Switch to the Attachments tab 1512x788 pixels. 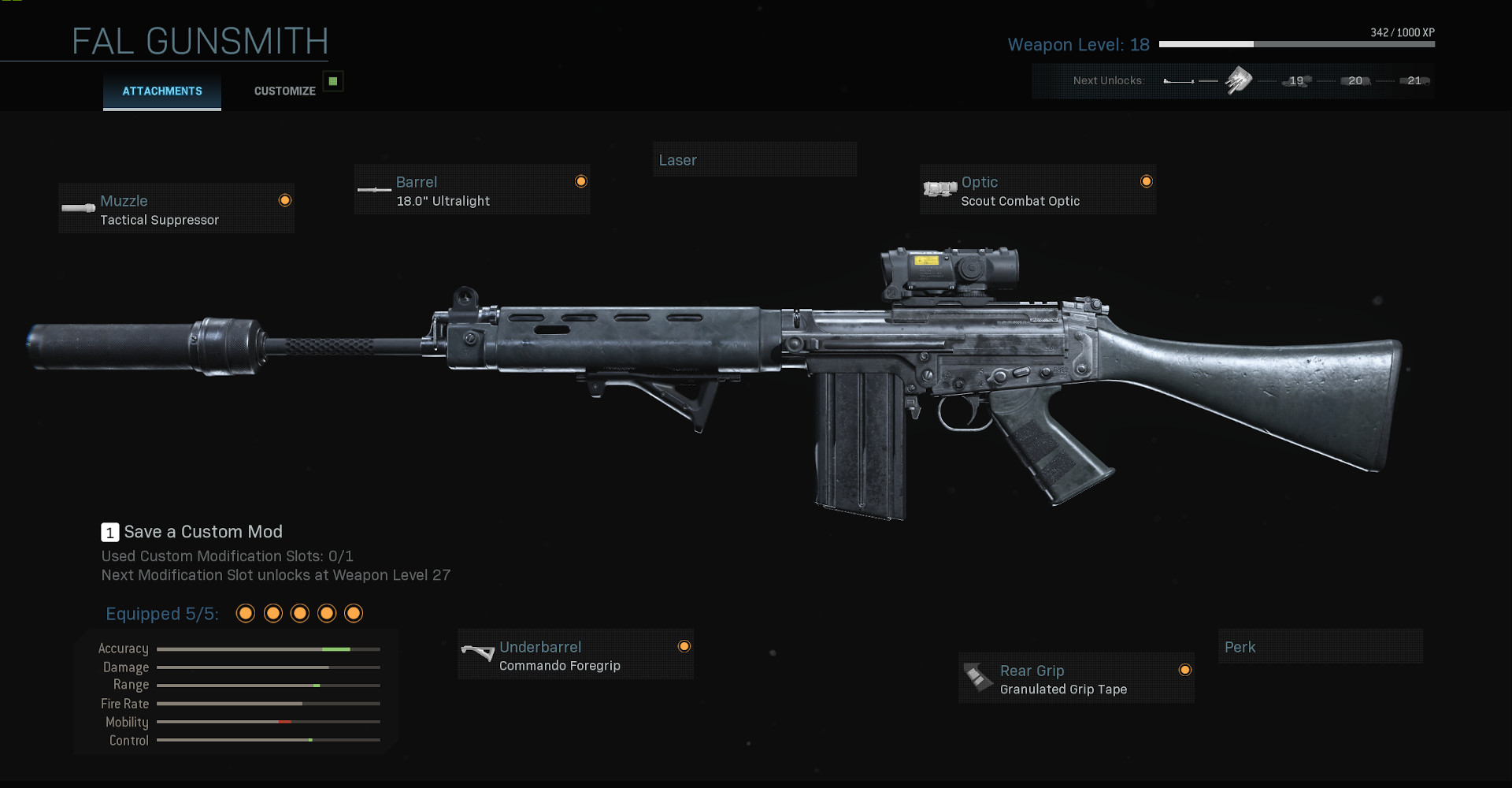[x=162, y=91]
